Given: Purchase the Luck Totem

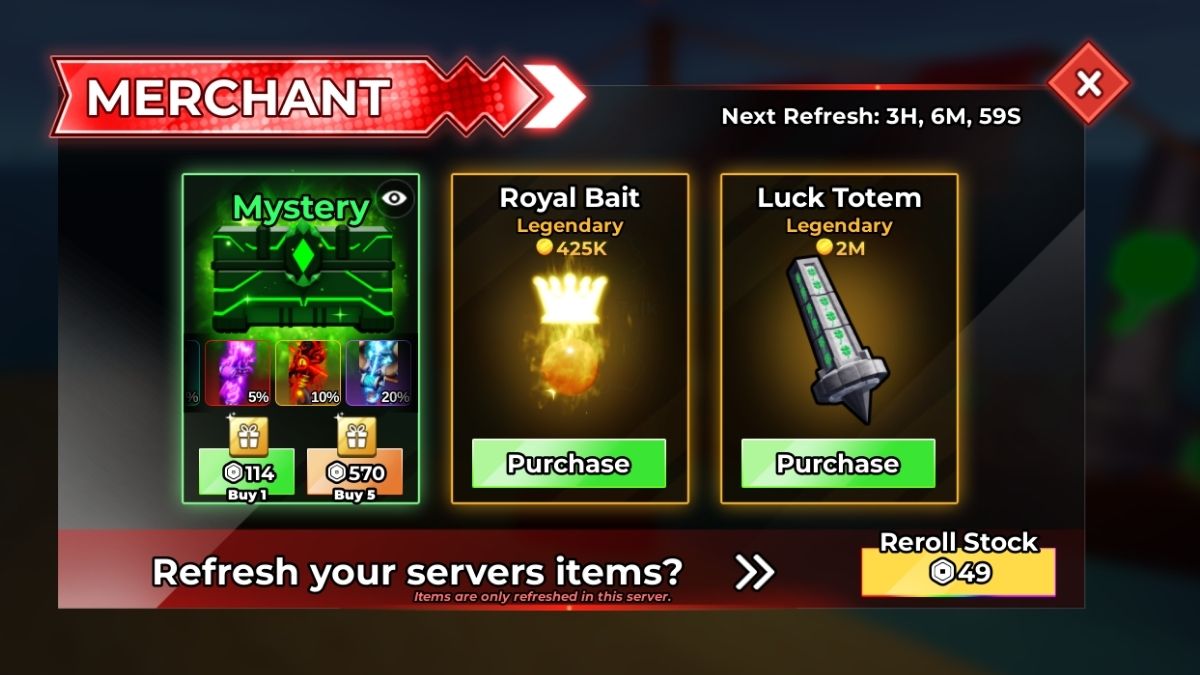Looking at the screenshot, I should click(838, 463).
